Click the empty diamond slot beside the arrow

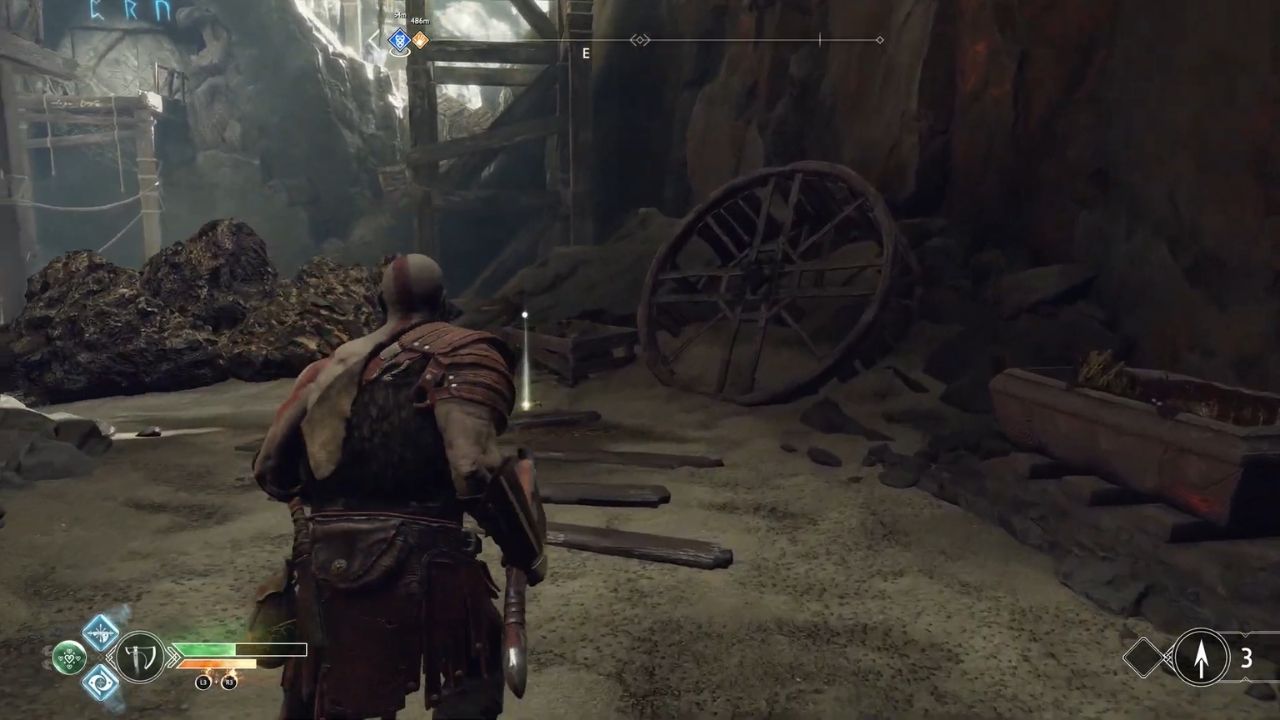(x=1143, y=657)
